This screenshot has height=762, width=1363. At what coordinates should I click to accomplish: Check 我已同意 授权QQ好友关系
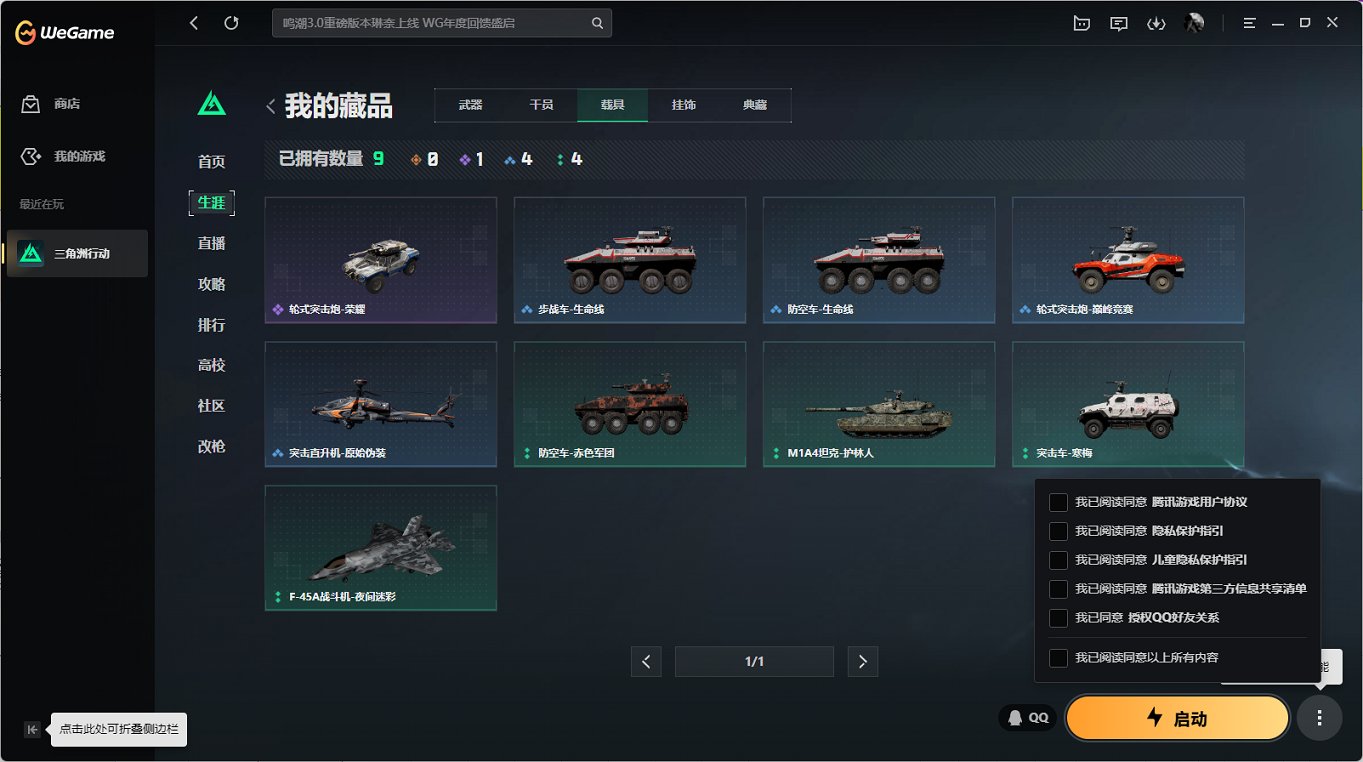point(1058,618)
